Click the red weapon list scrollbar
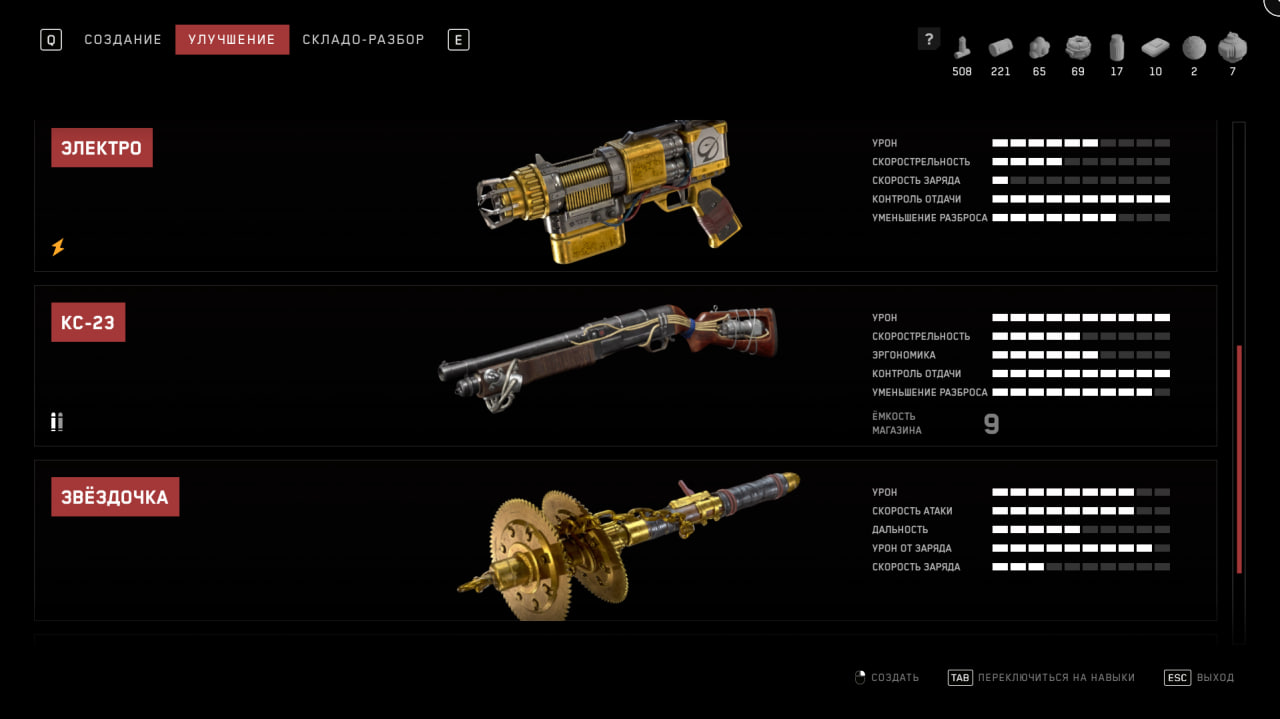The width and height of the screenshot is (1280, 719). tap(1239, 460)
